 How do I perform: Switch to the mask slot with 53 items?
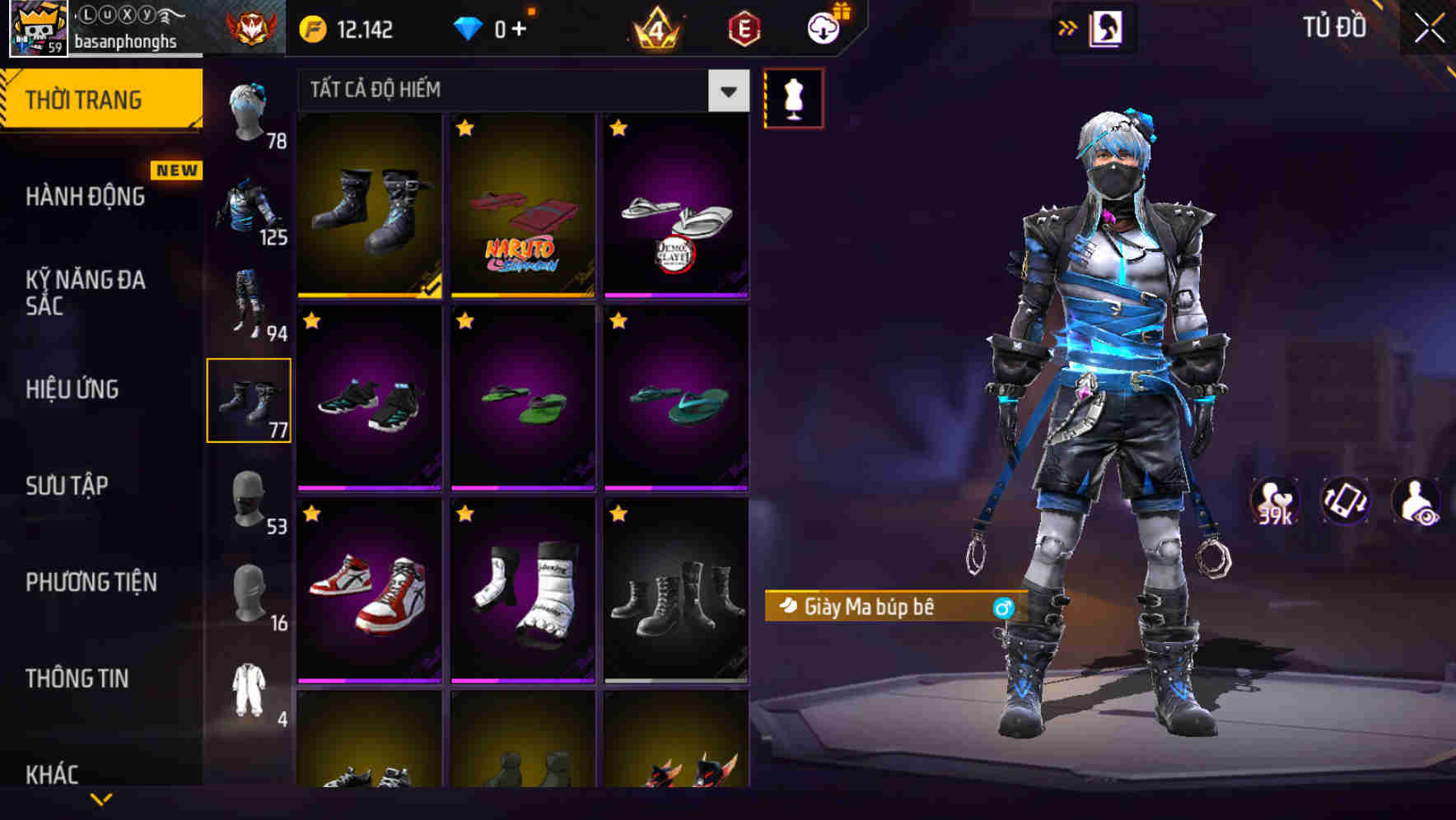249,501
